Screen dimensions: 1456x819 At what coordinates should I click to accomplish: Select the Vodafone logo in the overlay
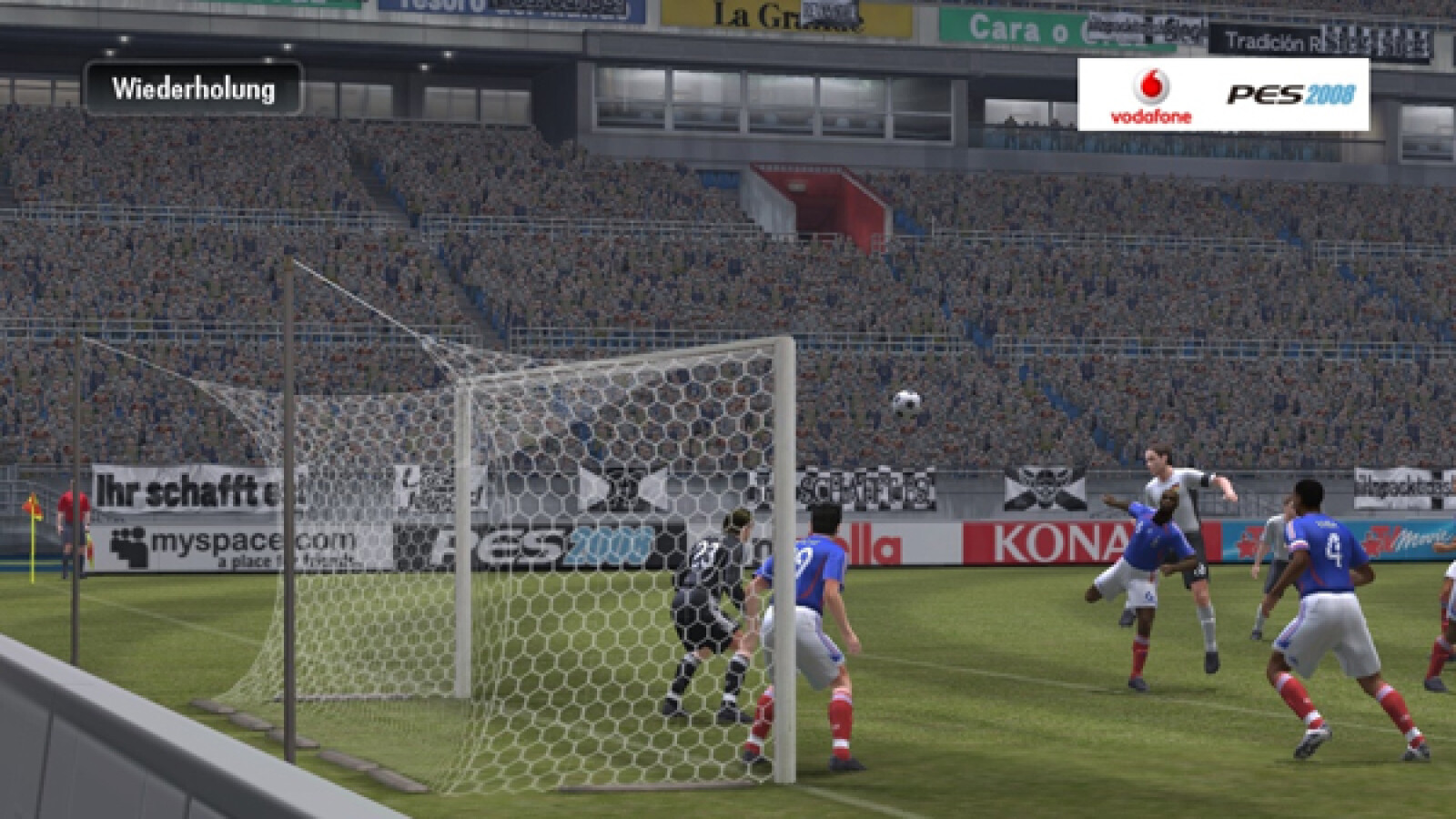[1150, 96]
